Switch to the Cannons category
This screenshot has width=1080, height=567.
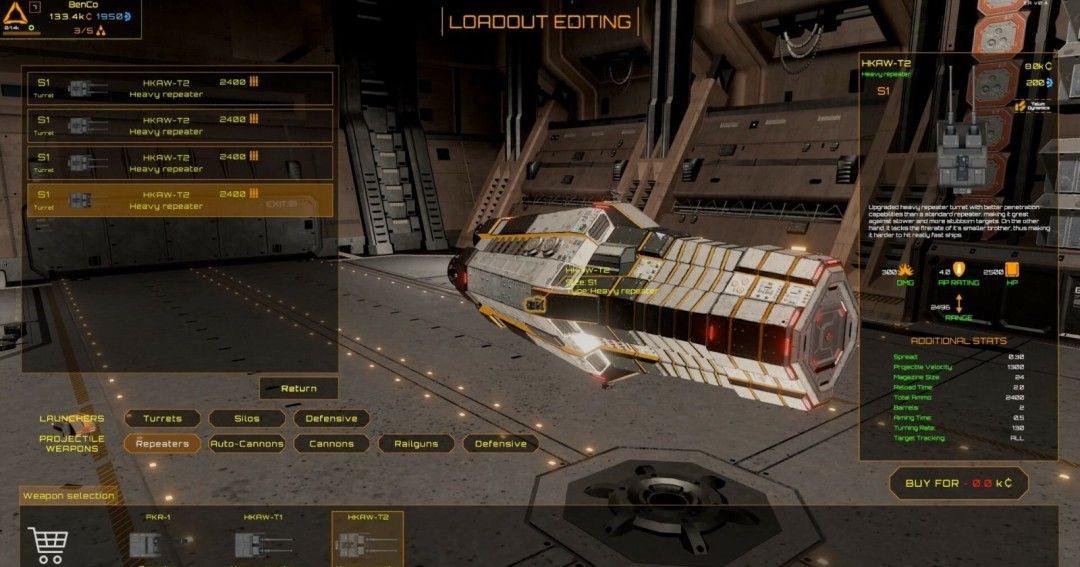[331, 443]
